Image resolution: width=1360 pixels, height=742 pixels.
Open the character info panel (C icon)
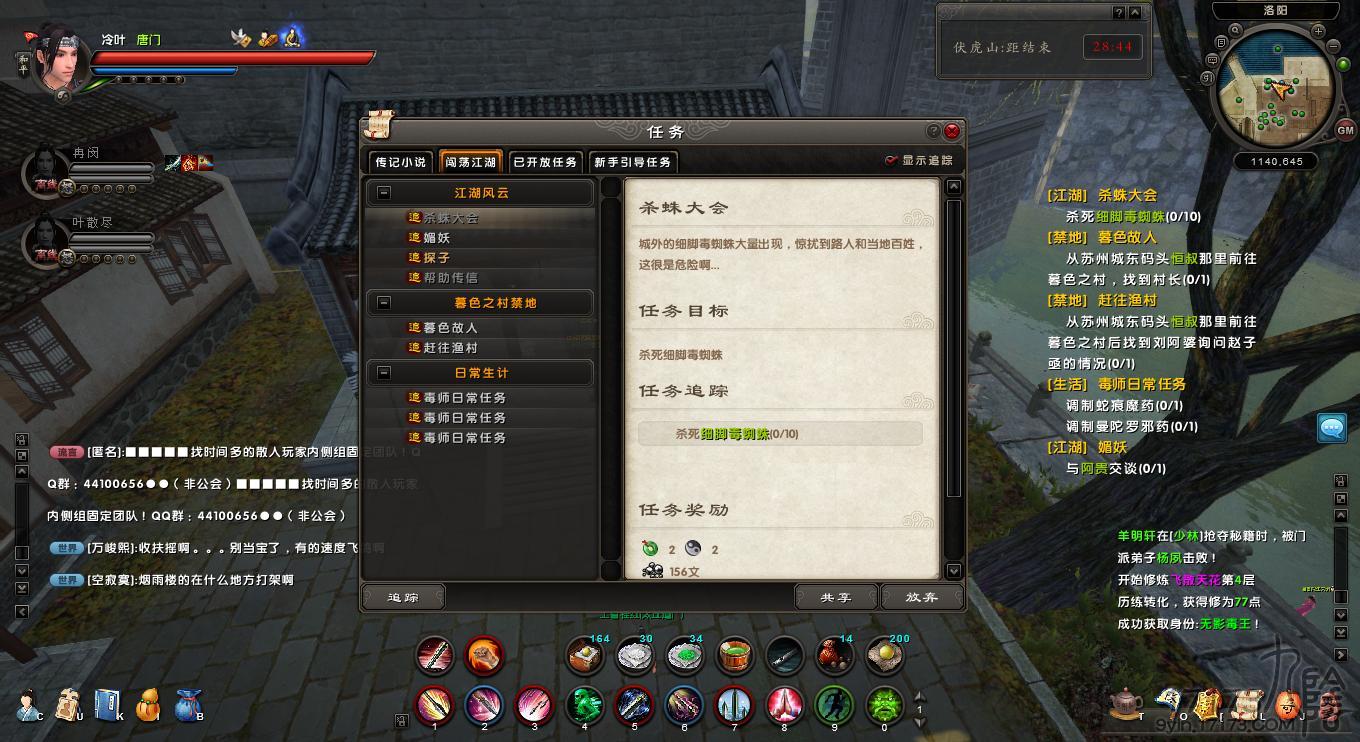[x=26, y=704]
